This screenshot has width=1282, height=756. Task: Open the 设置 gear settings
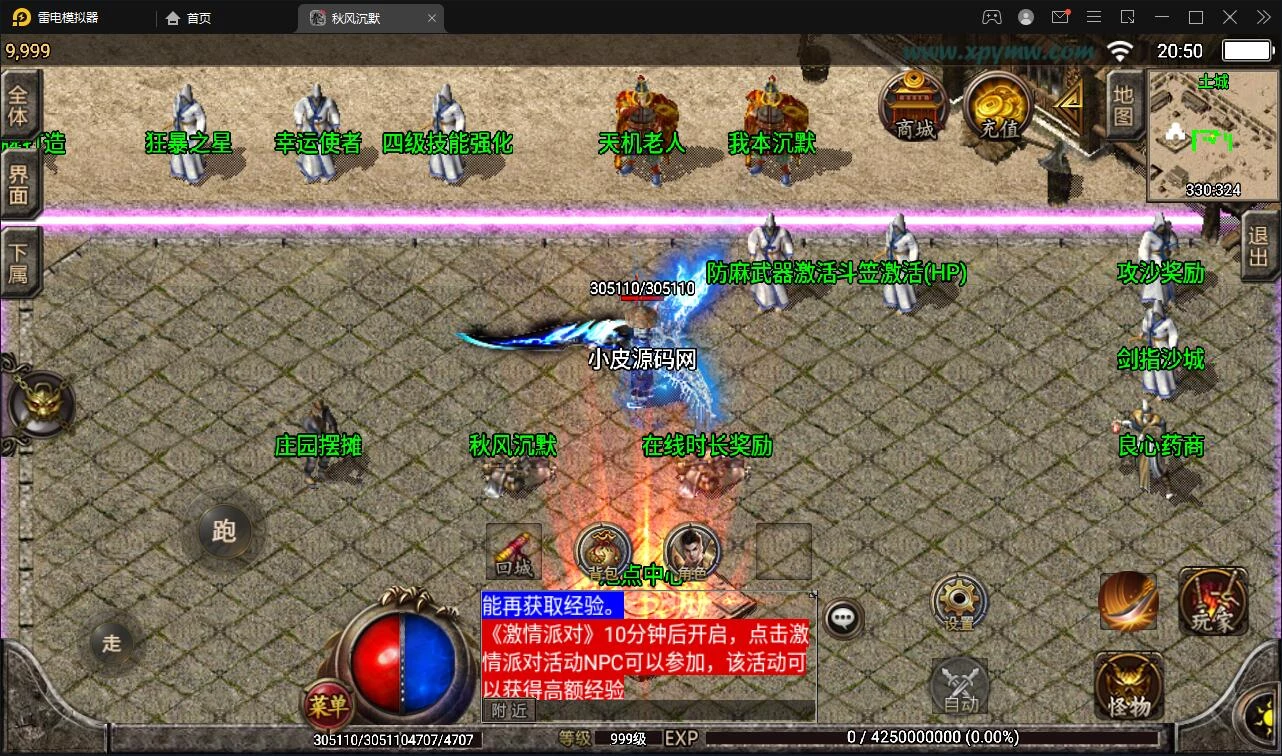(x=959, y=603)
